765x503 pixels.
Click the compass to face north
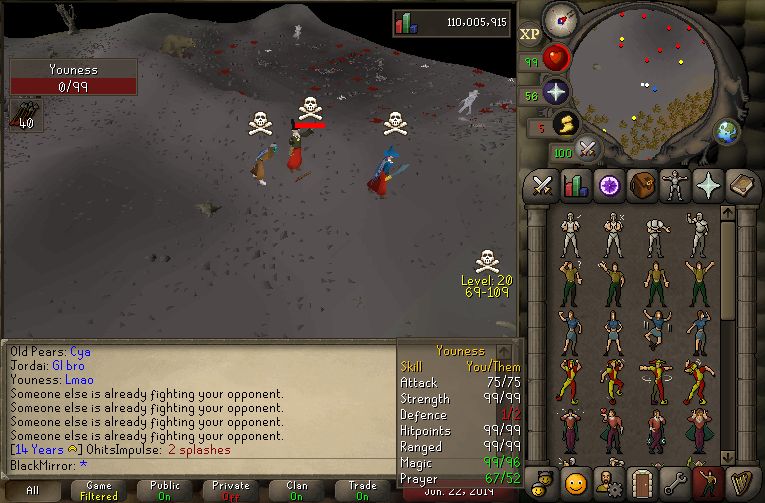click(559, 19)
